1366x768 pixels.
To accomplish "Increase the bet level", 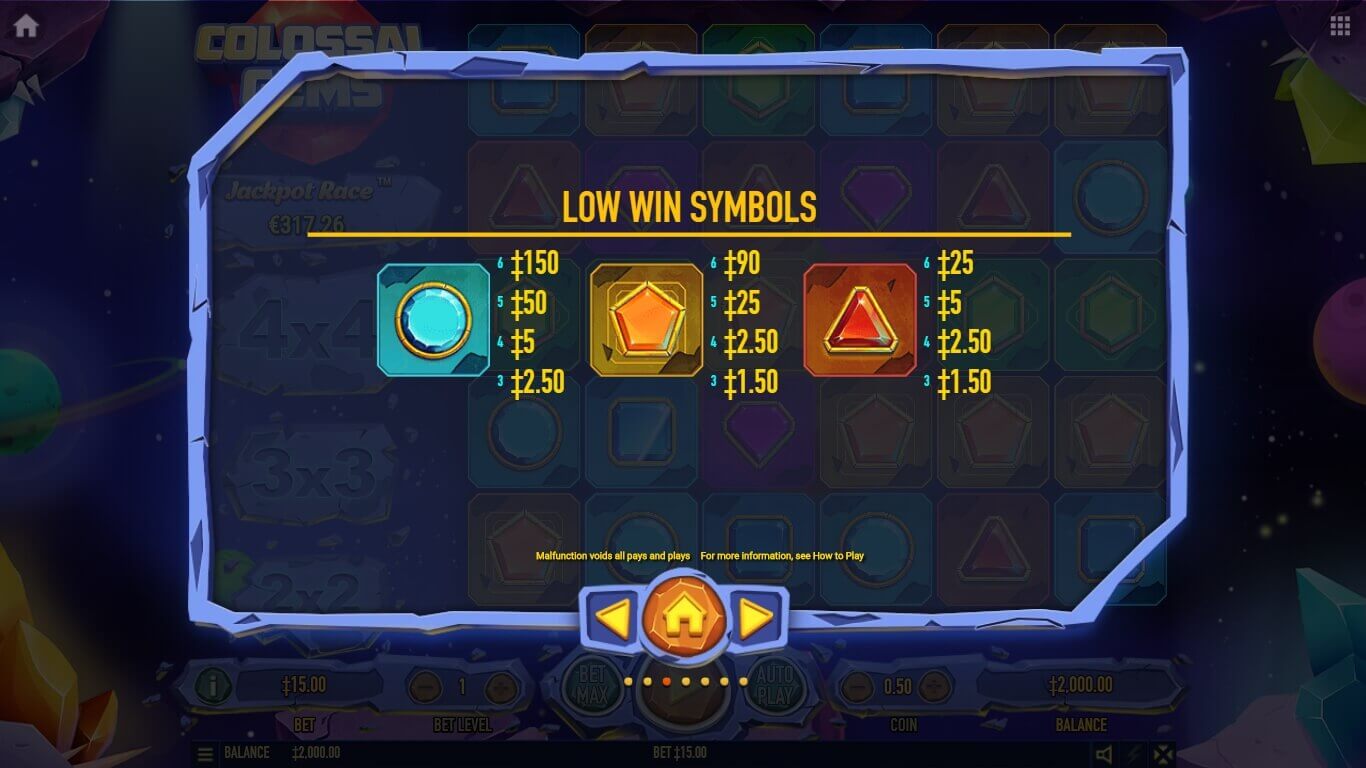I will click(x=500, y=687).
